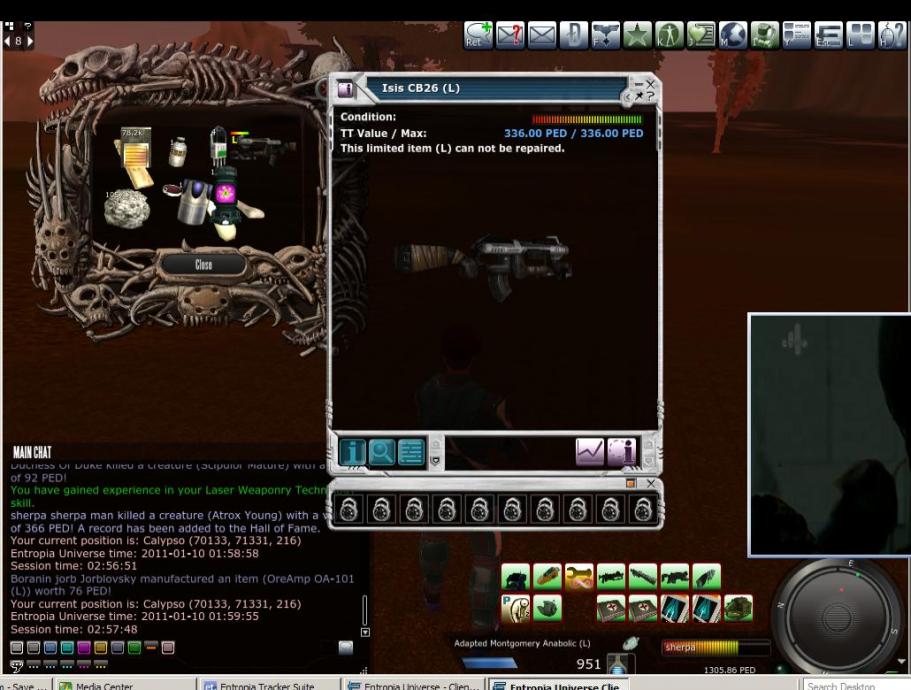911x690 pixels.
Task: Click the green star icon in the top toolbar
Action: coord(637,35)
